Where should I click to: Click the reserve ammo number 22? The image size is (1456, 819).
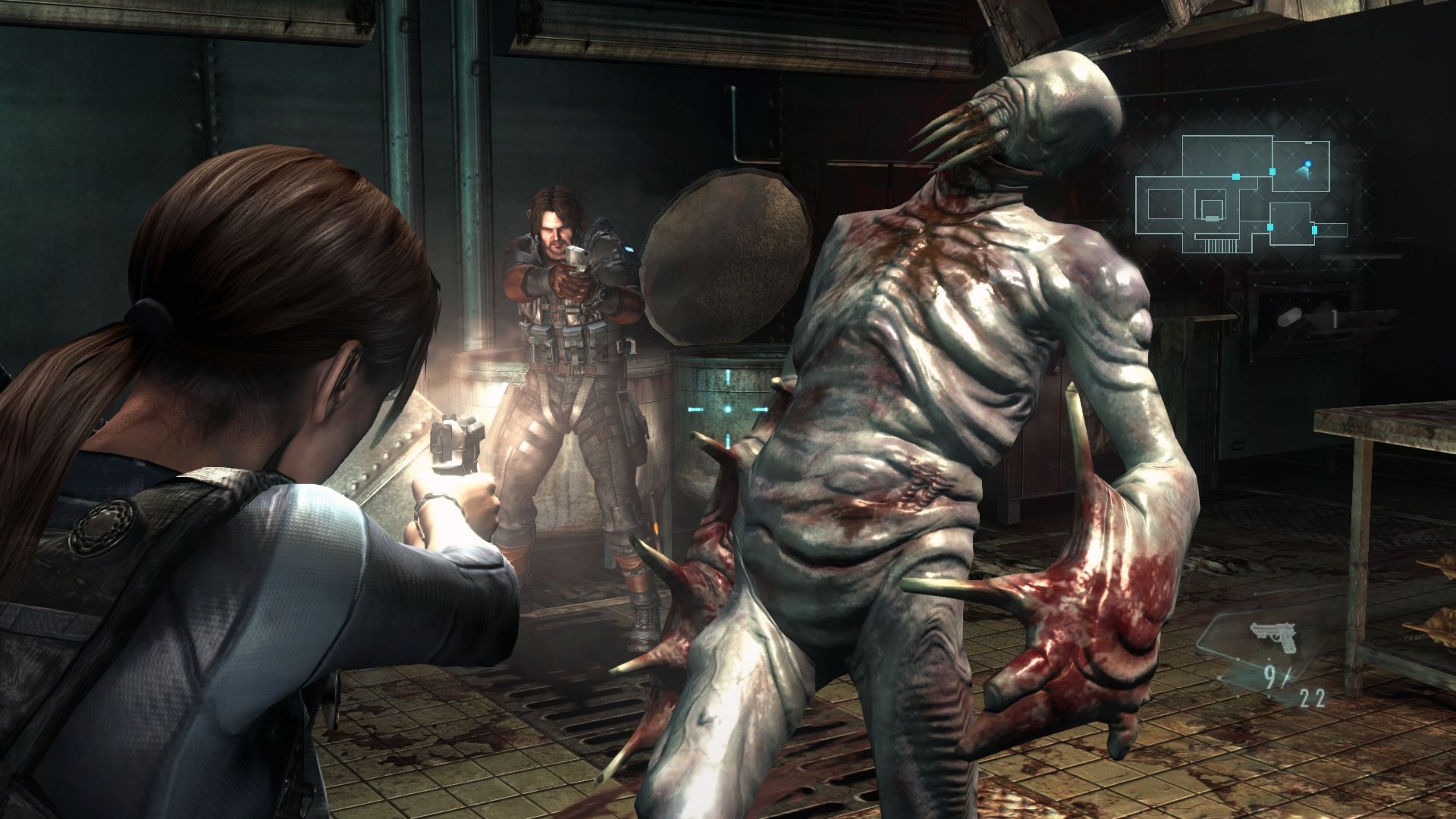pyautogui.click(x=1311, y=698)
